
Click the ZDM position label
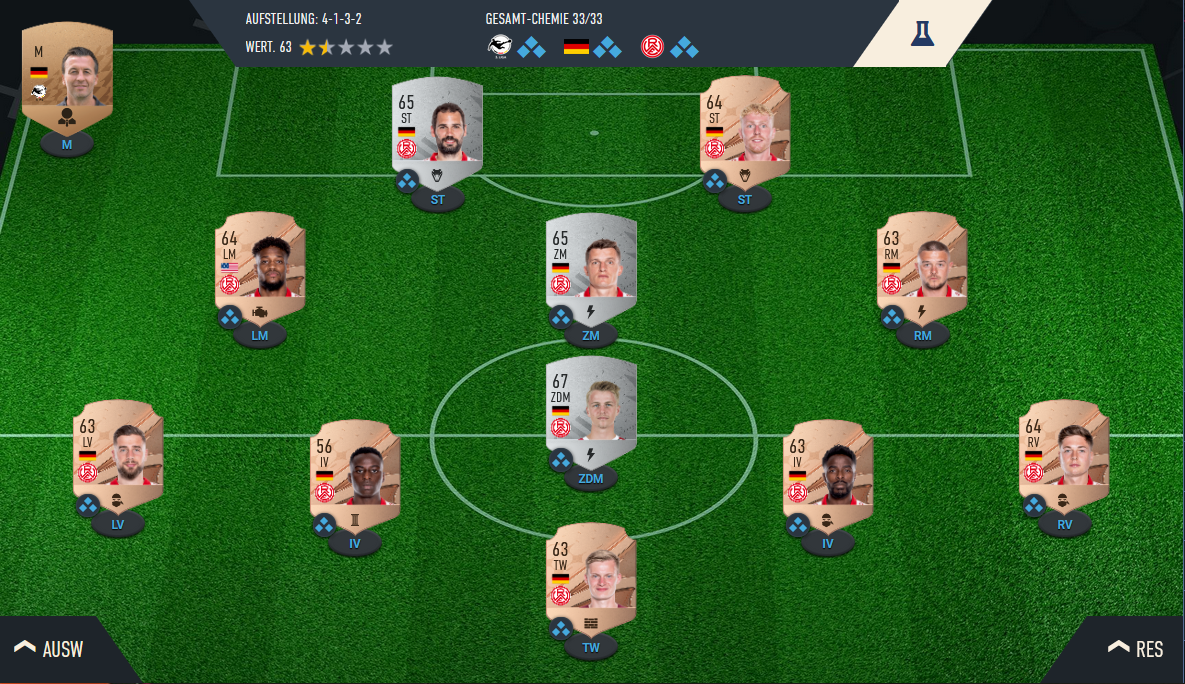point(591,479)
